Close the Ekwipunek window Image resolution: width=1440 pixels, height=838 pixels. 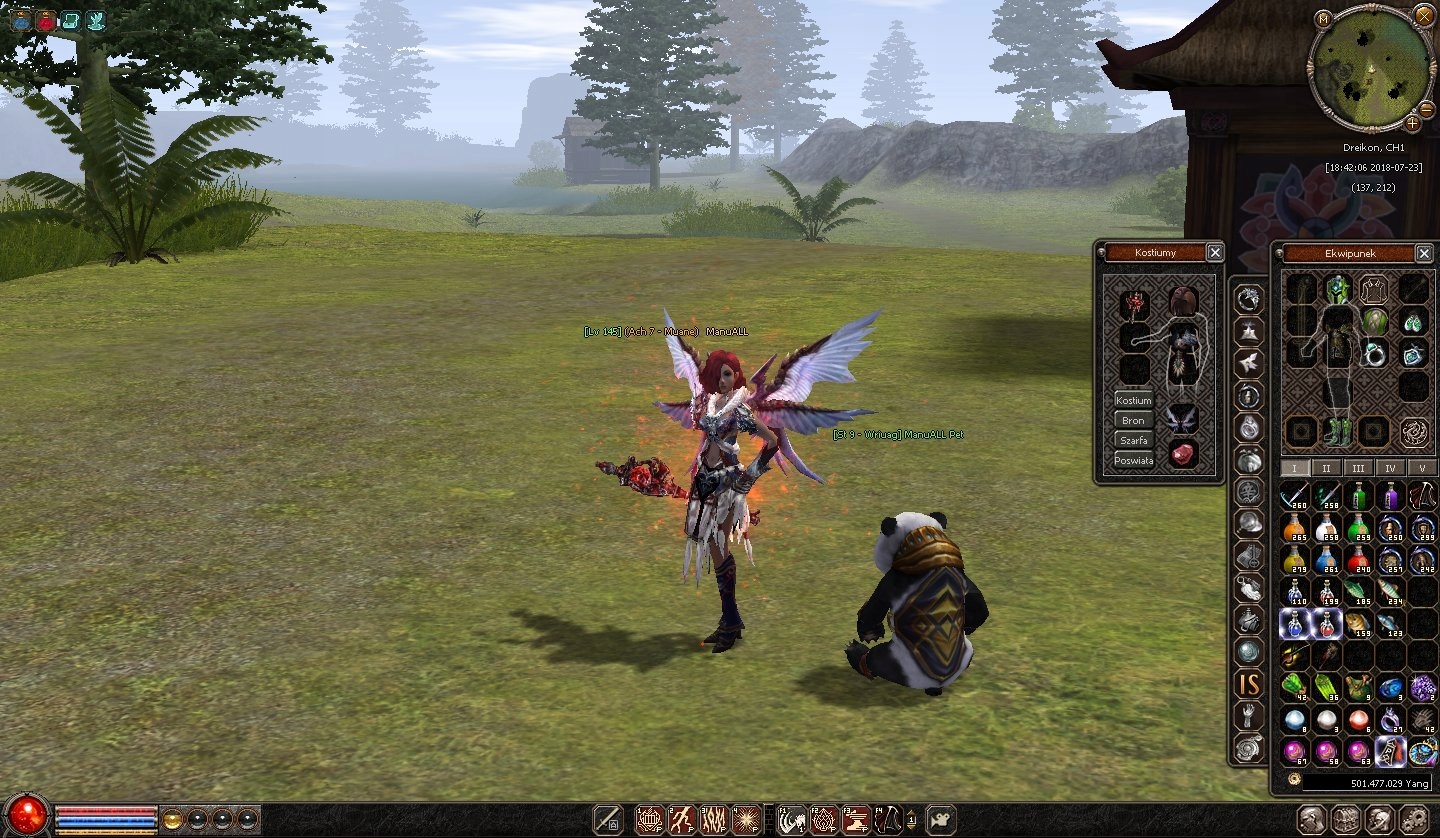pyautogui.click(x=1424, y=253)
